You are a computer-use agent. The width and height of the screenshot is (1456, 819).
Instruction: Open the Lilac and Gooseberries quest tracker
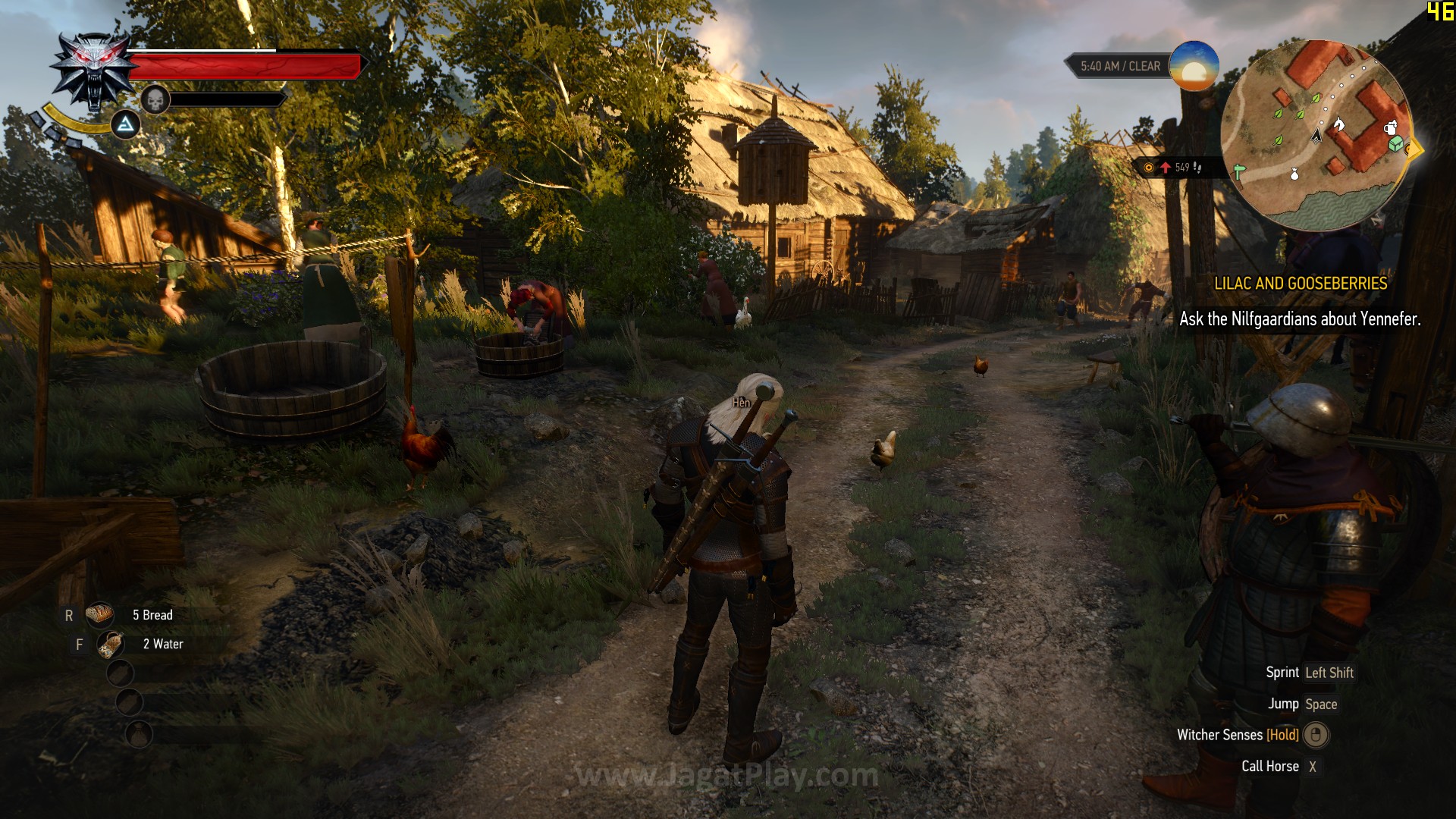click(x=1300, y=284)
